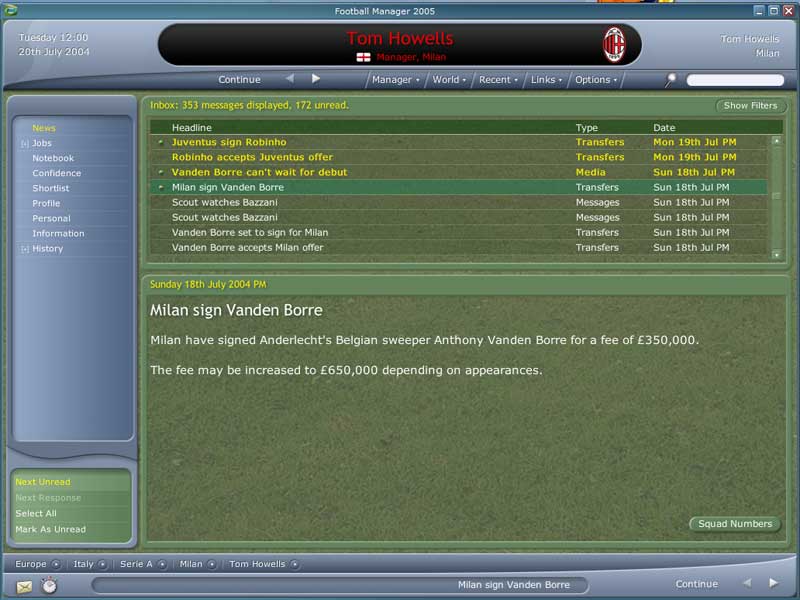Image resolution: width=800 pixels, height=600 pixels.
Task: Show the Shortlist page
Action: click(51, 188)
